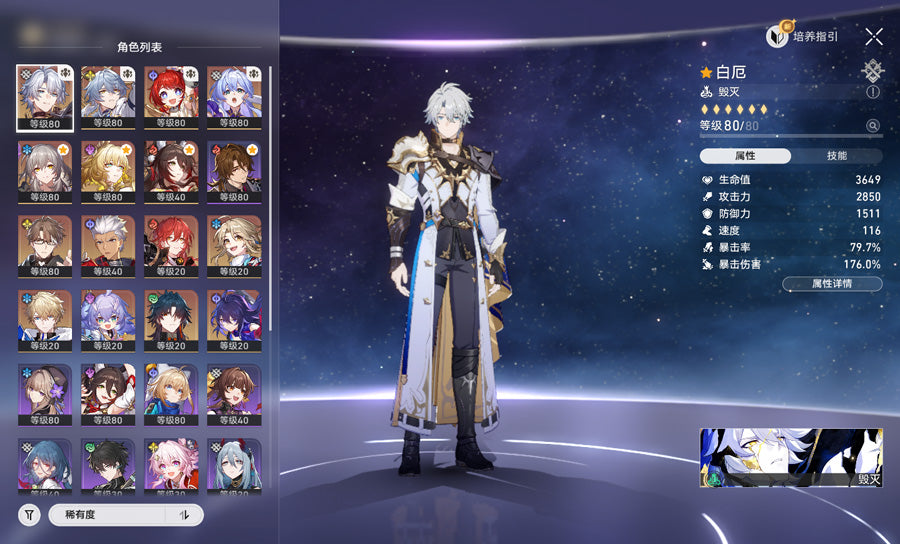
Task: Open the 毁灭 light cone card
Action: [790, 458]
